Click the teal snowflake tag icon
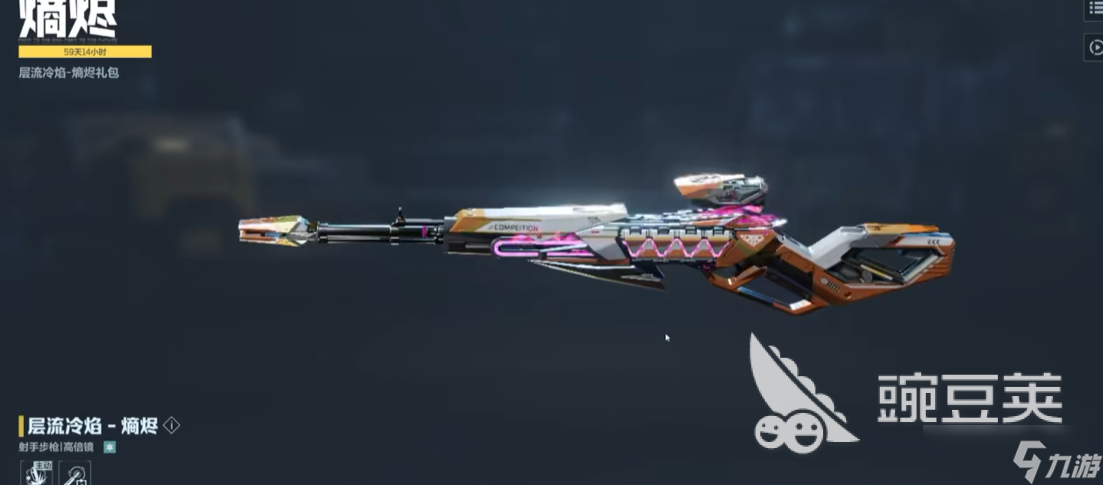1103x485 pixels. (110, 447)
